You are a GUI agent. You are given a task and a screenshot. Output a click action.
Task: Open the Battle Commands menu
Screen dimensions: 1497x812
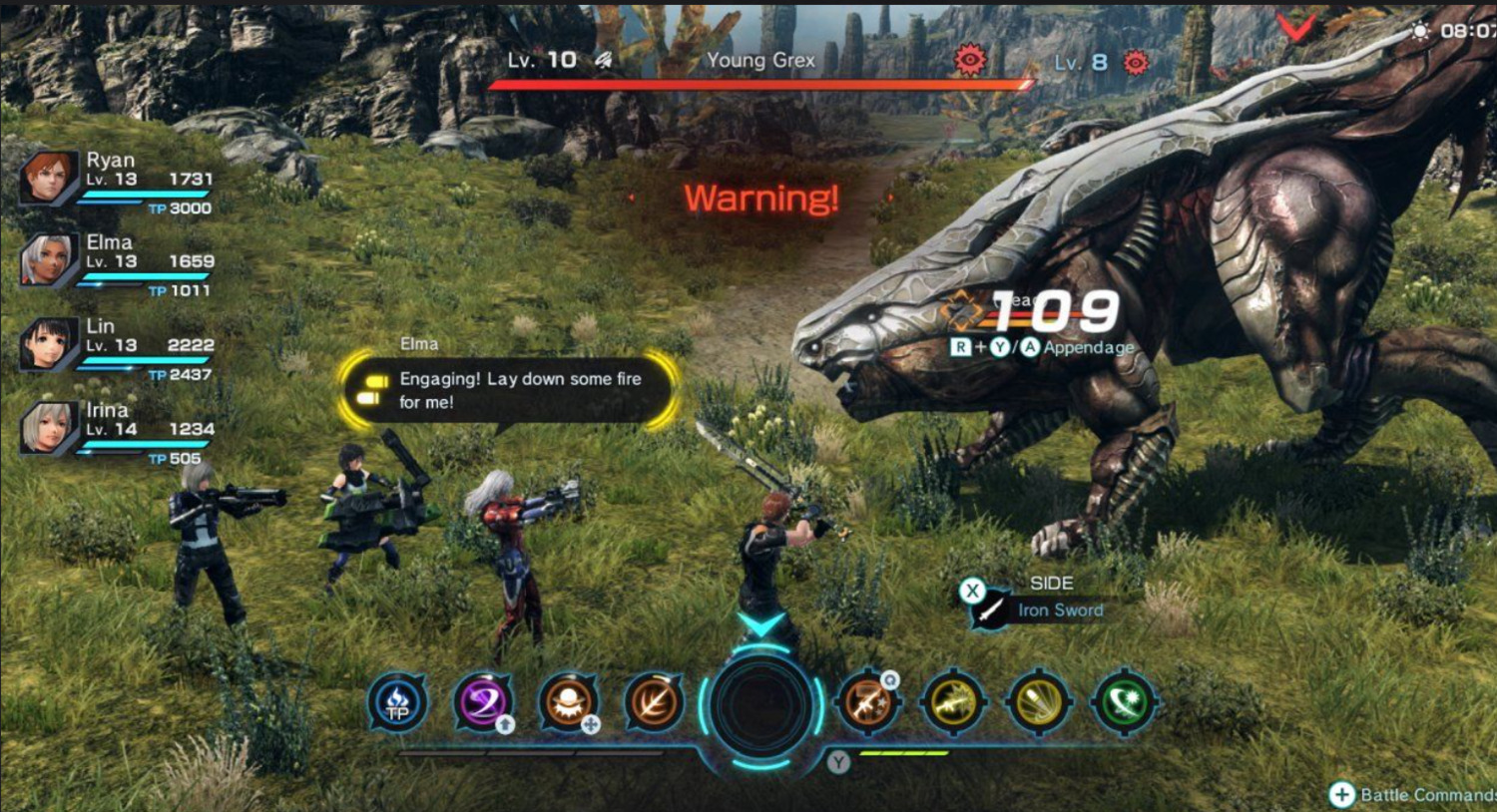tap(1412, 794)
